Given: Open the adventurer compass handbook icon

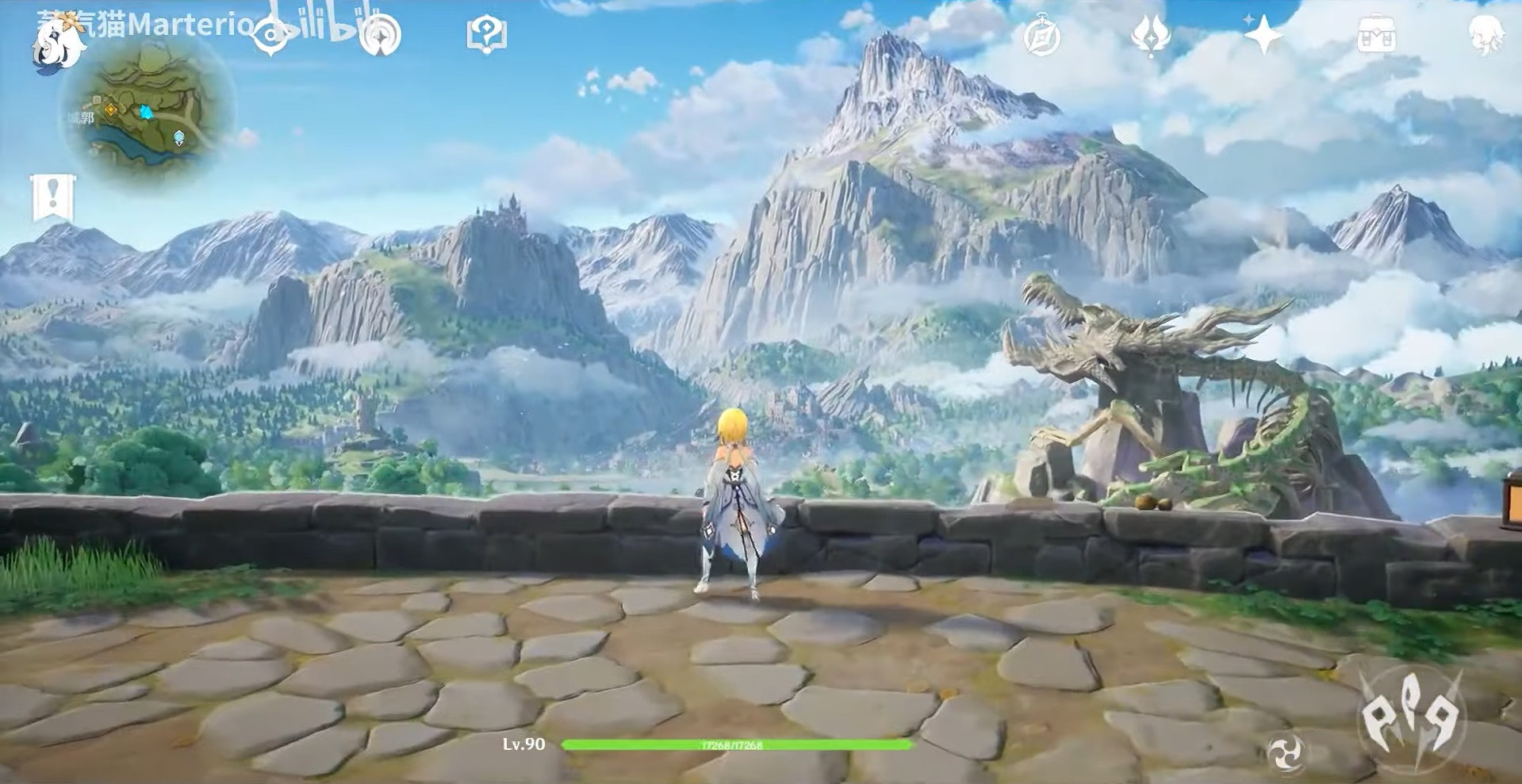Looking at the screenshot, I should tap(1041, 36).
